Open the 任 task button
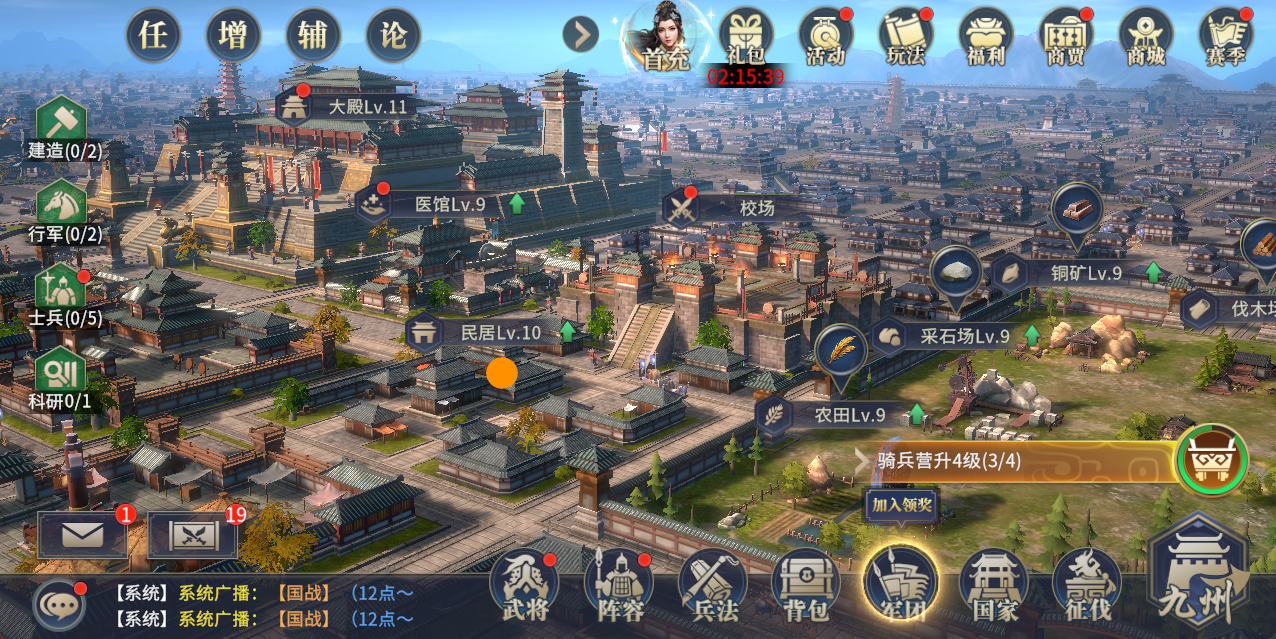This screenshot has height=639, width=1276. point(153,36)
